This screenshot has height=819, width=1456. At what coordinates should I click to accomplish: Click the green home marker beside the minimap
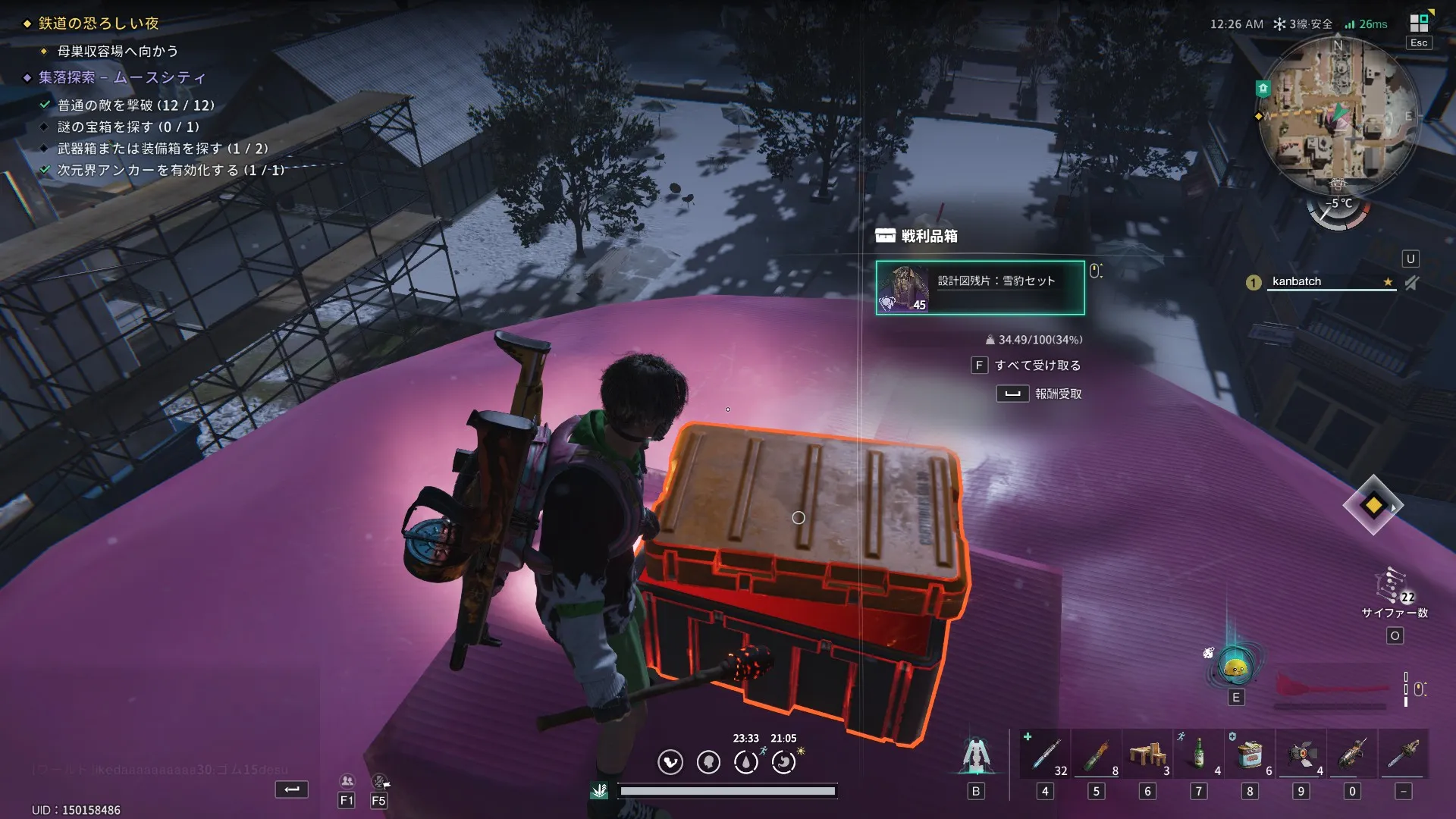(x=1263, y=89)
